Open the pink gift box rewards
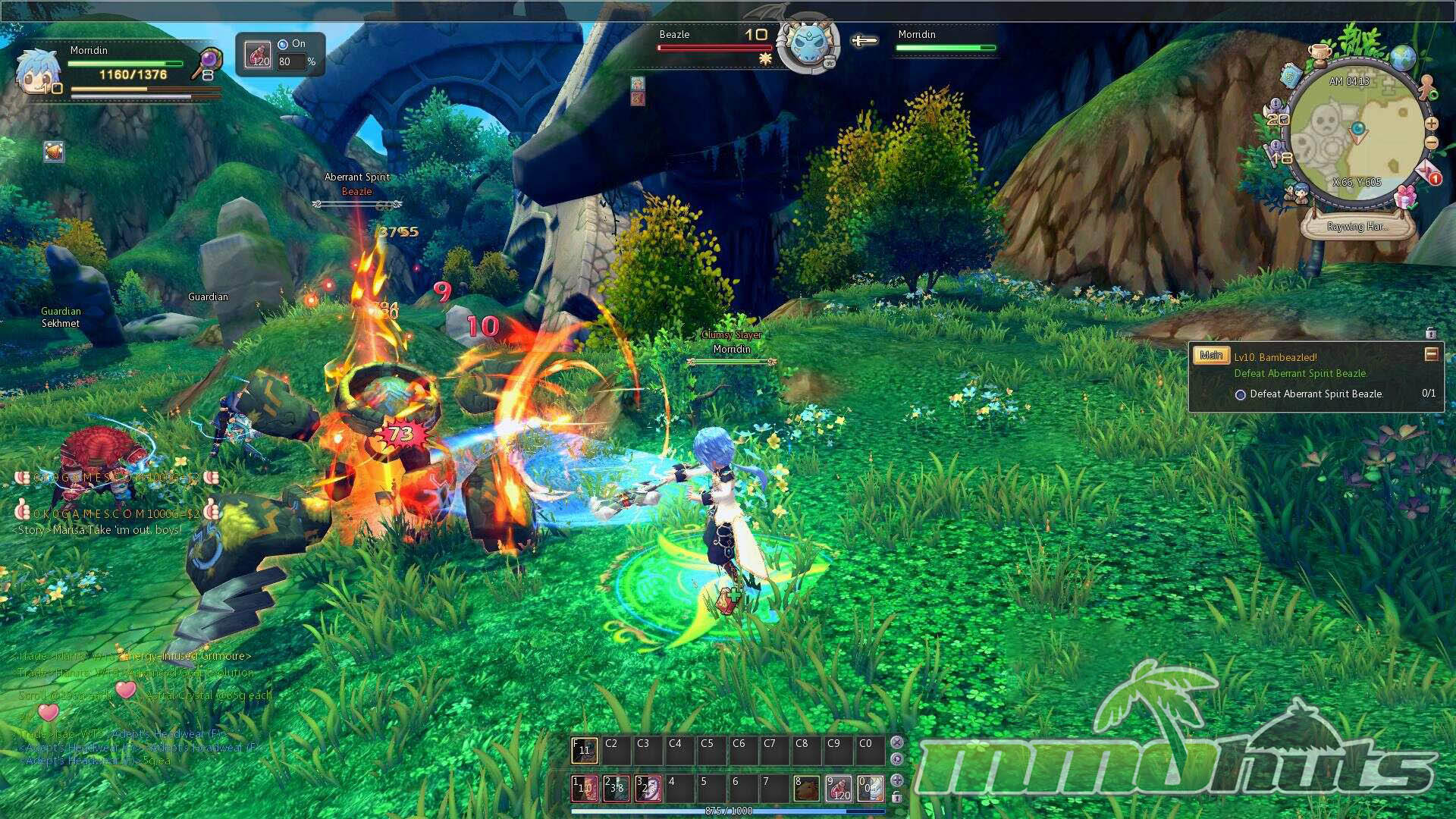The width and height of the screenshot is (1456, 819). pyautogui.click(x=1405, y=197)
